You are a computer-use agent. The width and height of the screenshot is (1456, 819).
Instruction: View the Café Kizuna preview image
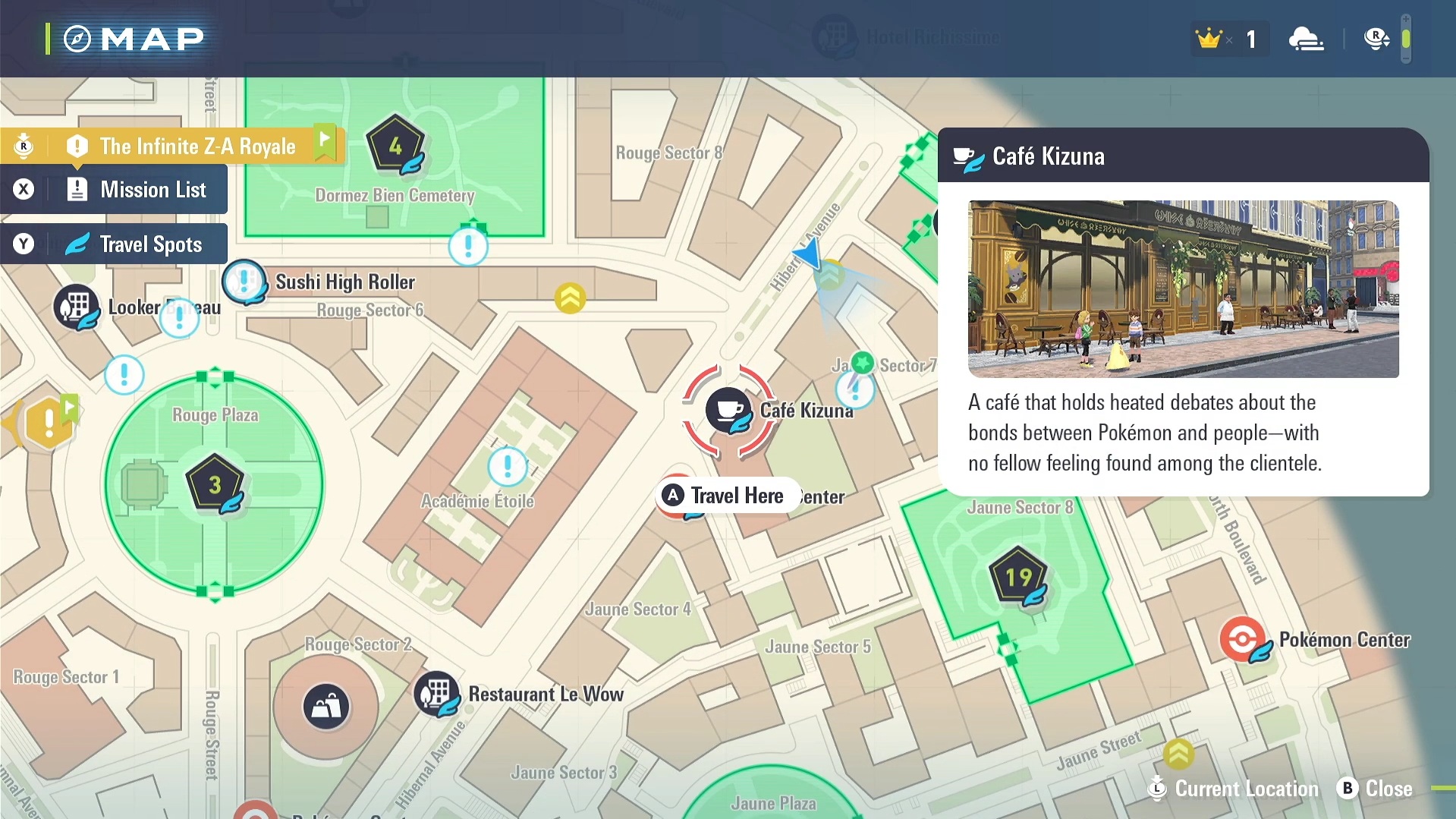point(1183,289)
